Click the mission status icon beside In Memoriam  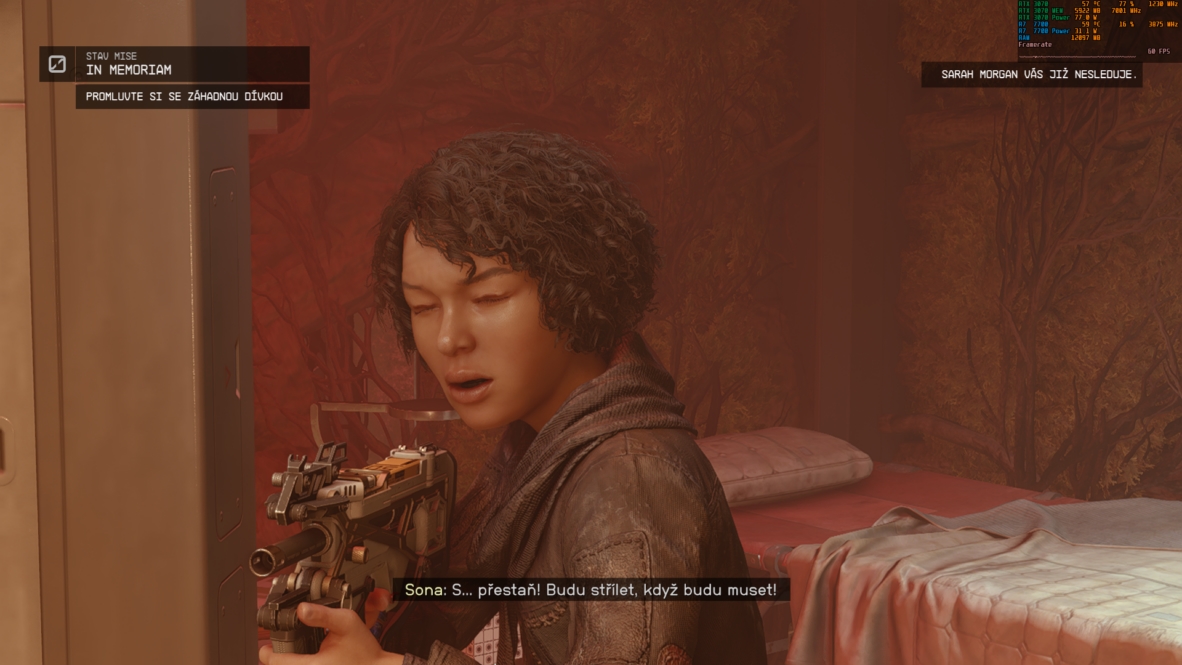(x=58, y=64)
